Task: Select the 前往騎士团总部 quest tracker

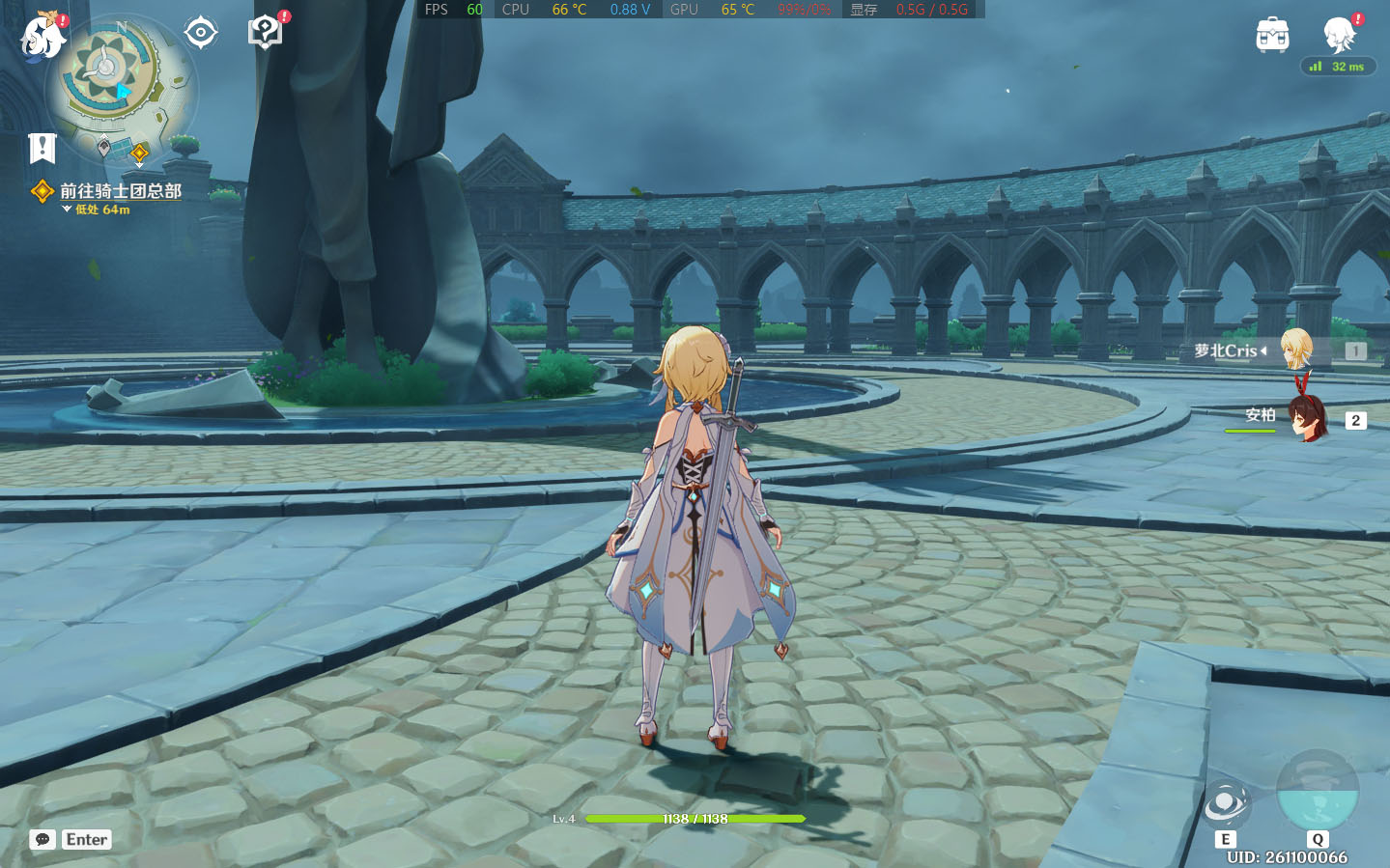Action: [x=120, y=191]
